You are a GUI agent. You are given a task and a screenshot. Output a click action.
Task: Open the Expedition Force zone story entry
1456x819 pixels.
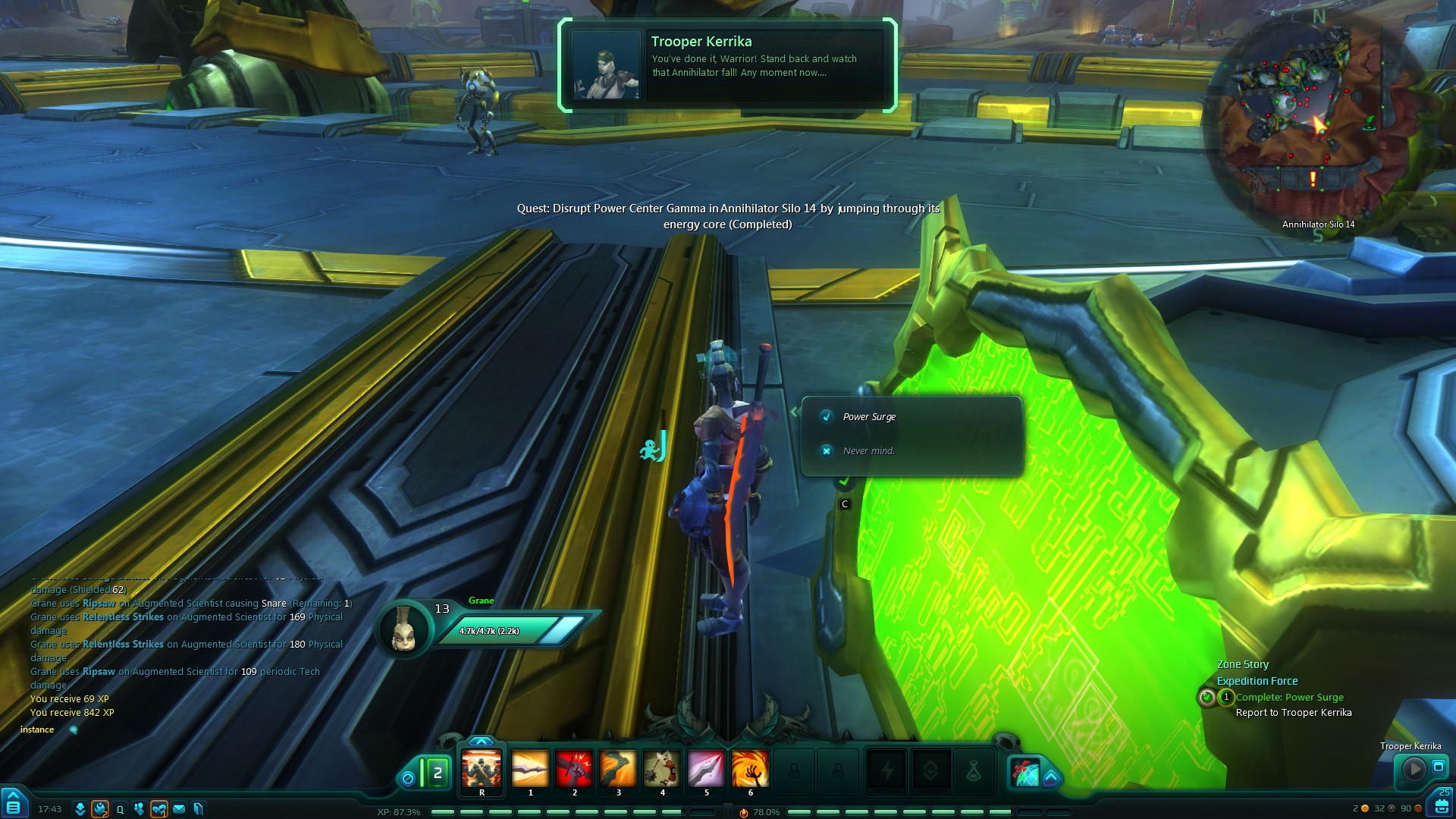pyautogui.click(x=1257, y=681)
